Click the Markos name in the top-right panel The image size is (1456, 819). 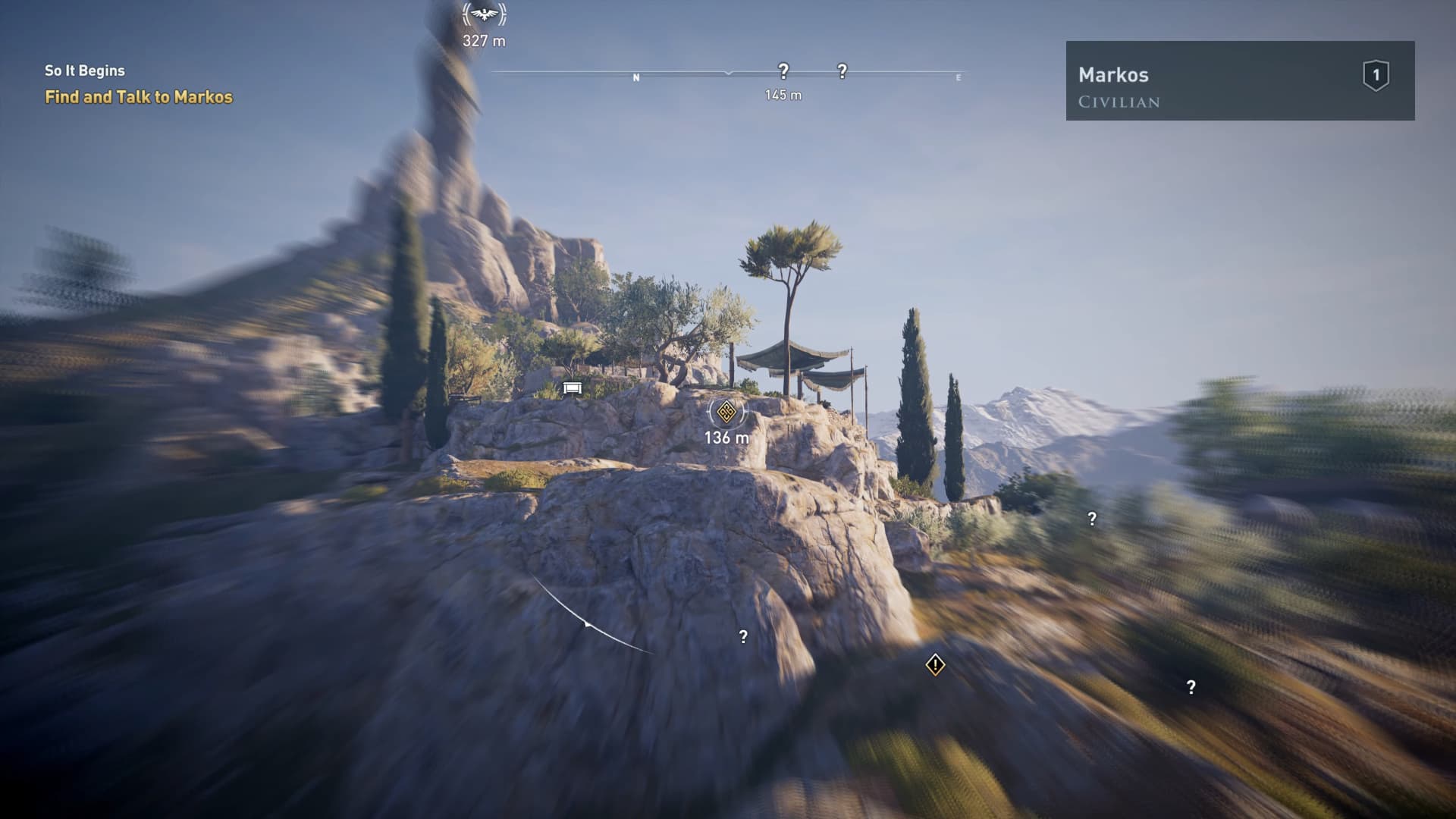coord(1112,75)
